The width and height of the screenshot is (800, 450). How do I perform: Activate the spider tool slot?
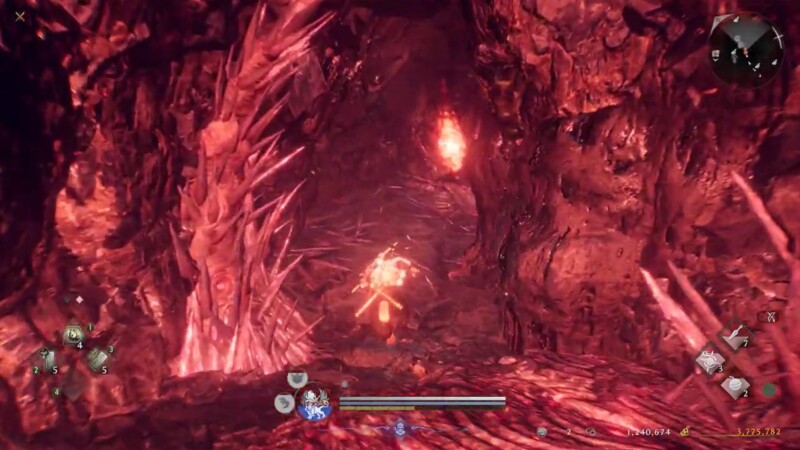(709, 361)
